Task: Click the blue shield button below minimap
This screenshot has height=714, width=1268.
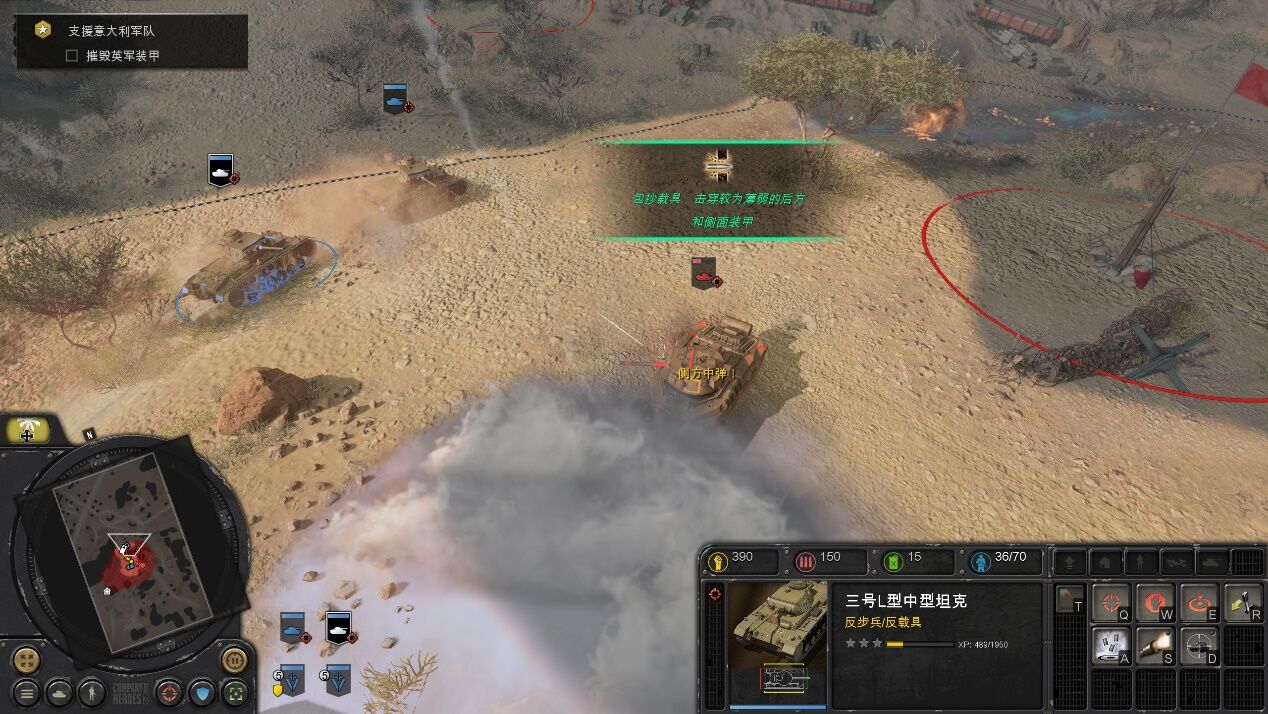Action: [202, 692]
